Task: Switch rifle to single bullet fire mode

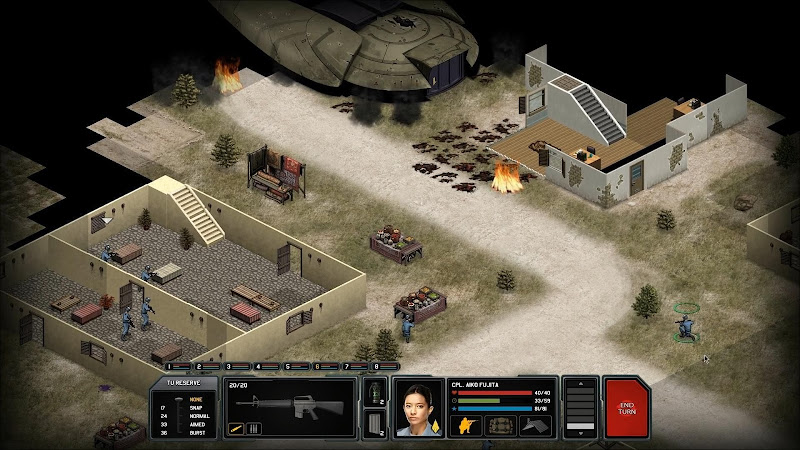Action: (237, 429)
